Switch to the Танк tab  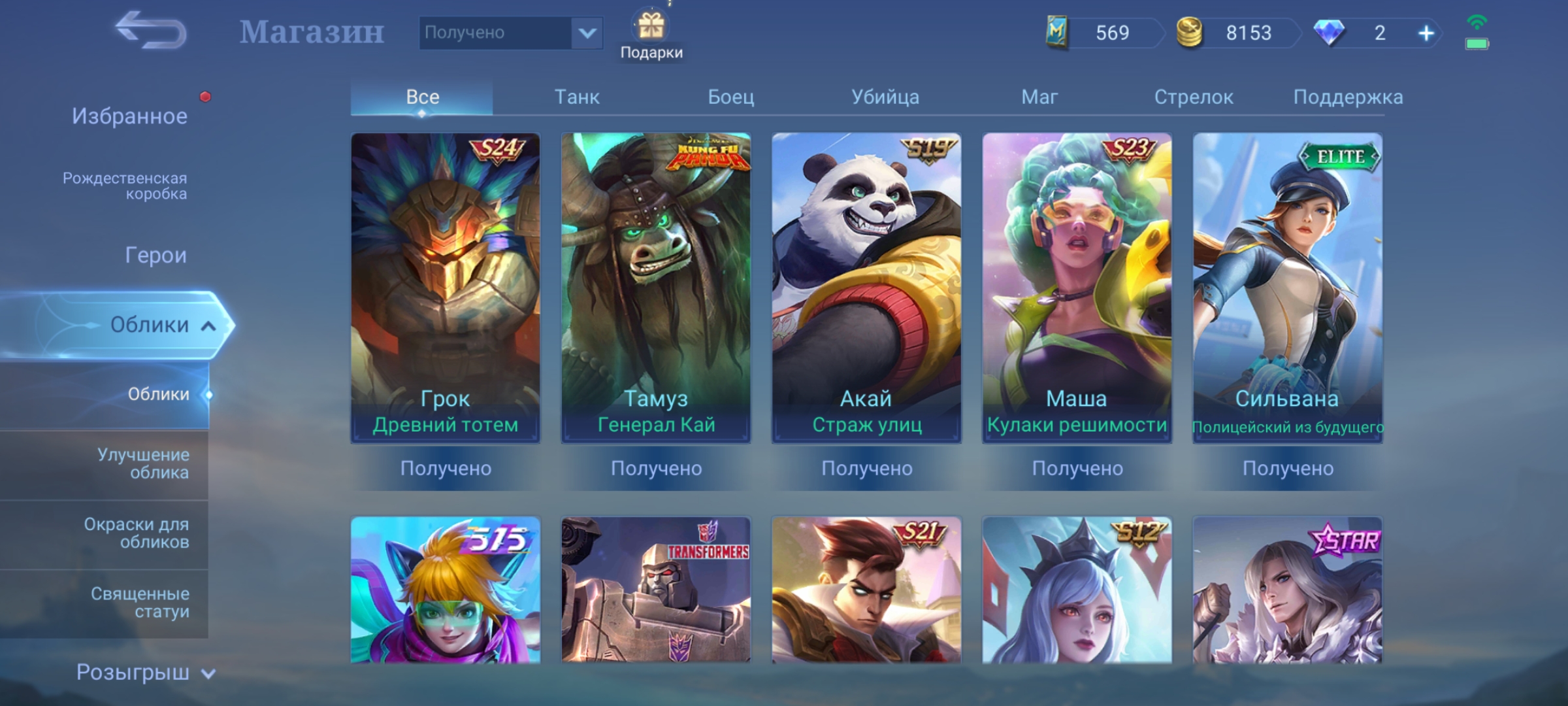click(x=576, y=97)
